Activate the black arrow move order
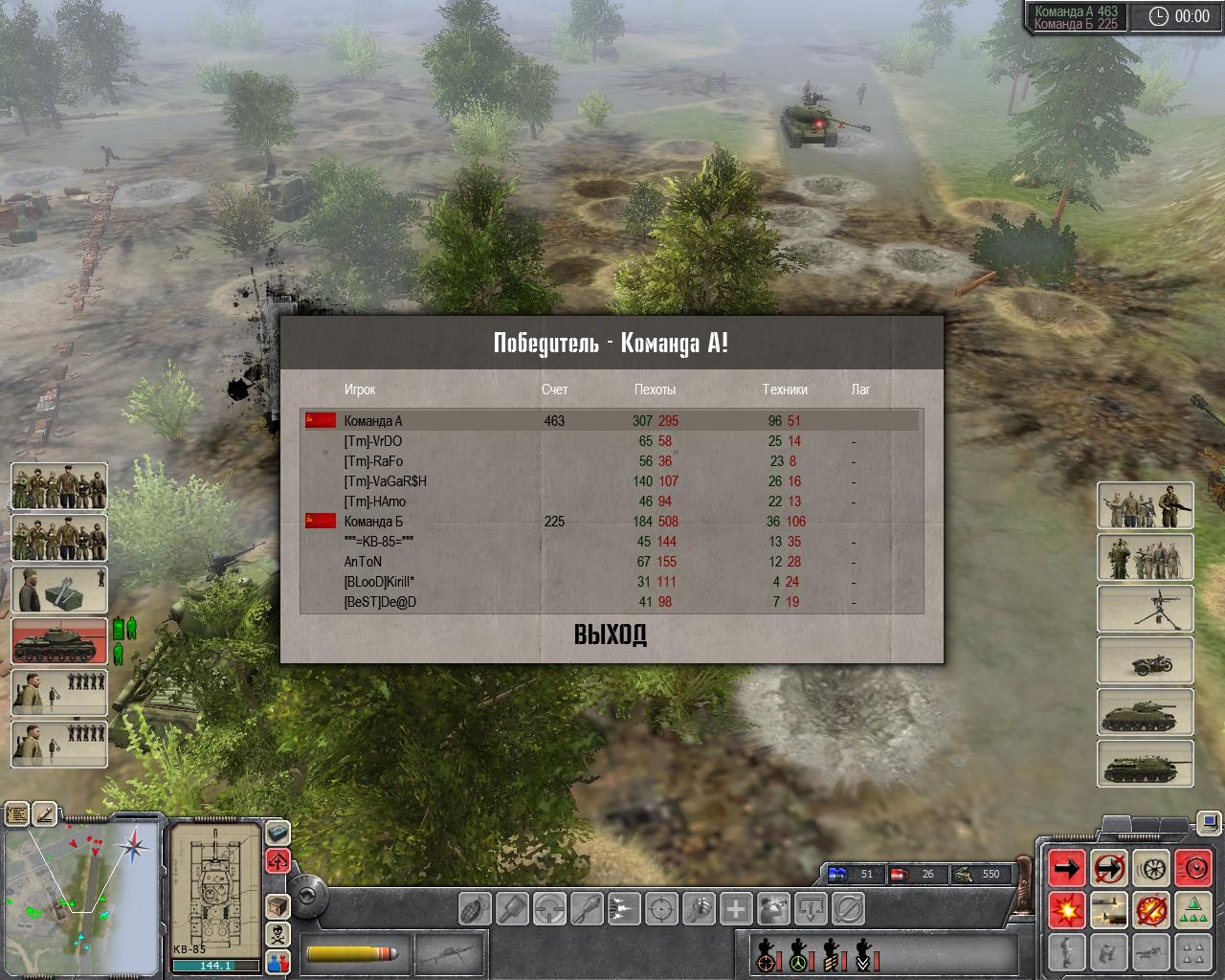The width and height of the screenshot is (1225, 980). (1067, 867)
